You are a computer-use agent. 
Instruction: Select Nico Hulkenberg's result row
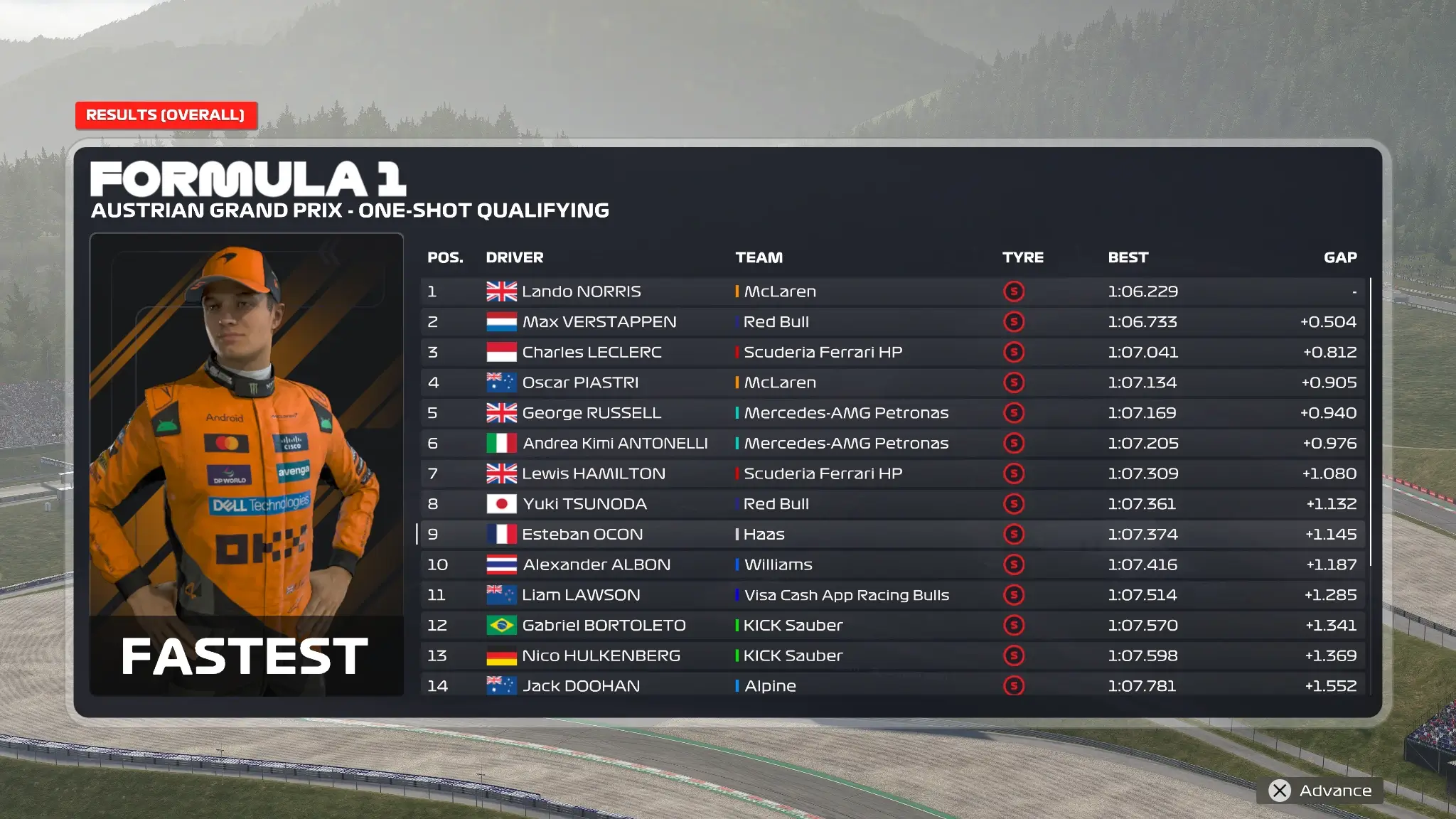tap(892, 655)
